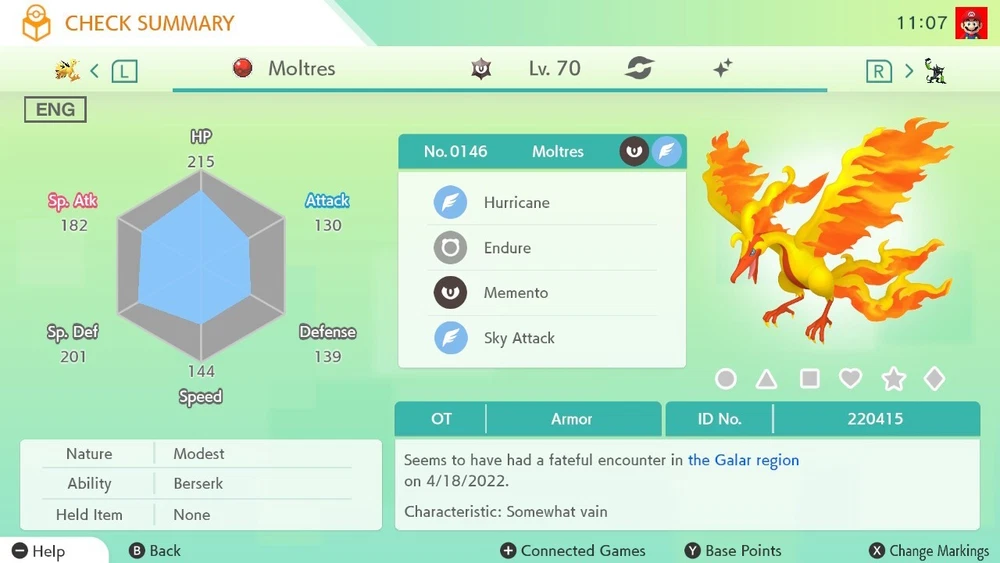Screen dimensions: 1000x563
Task: Choose the Memento move
Action: pyautogui.click(x=515, y=293)
